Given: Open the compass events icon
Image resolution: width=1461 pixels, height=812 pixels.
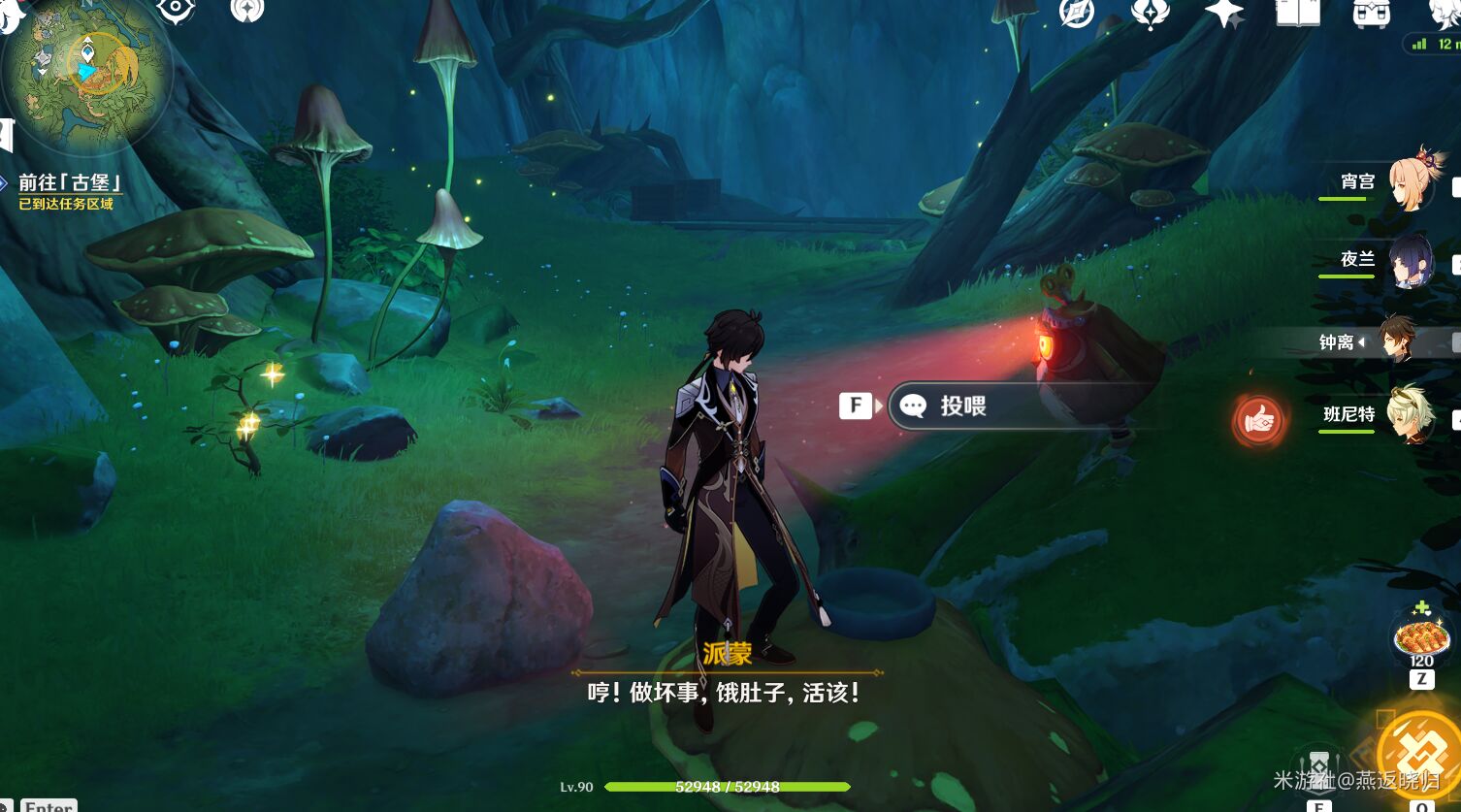Looking at the screenshot, I should pos(1077,12).
